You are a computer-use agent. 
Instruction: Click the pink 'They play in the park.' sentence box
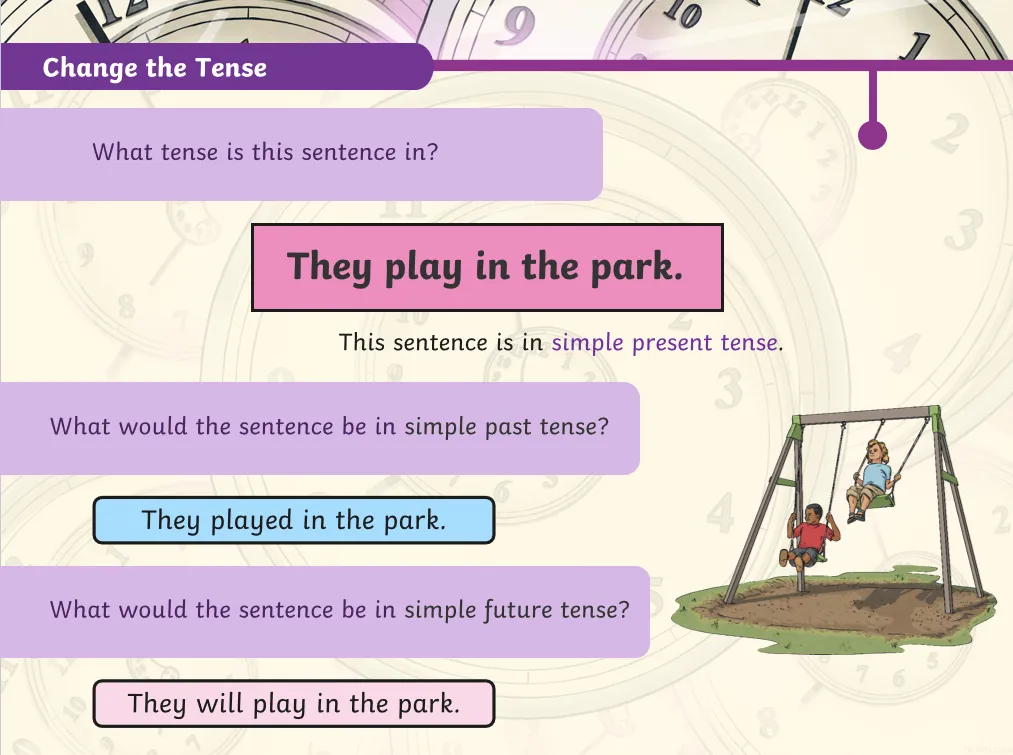tap(486, 267)
